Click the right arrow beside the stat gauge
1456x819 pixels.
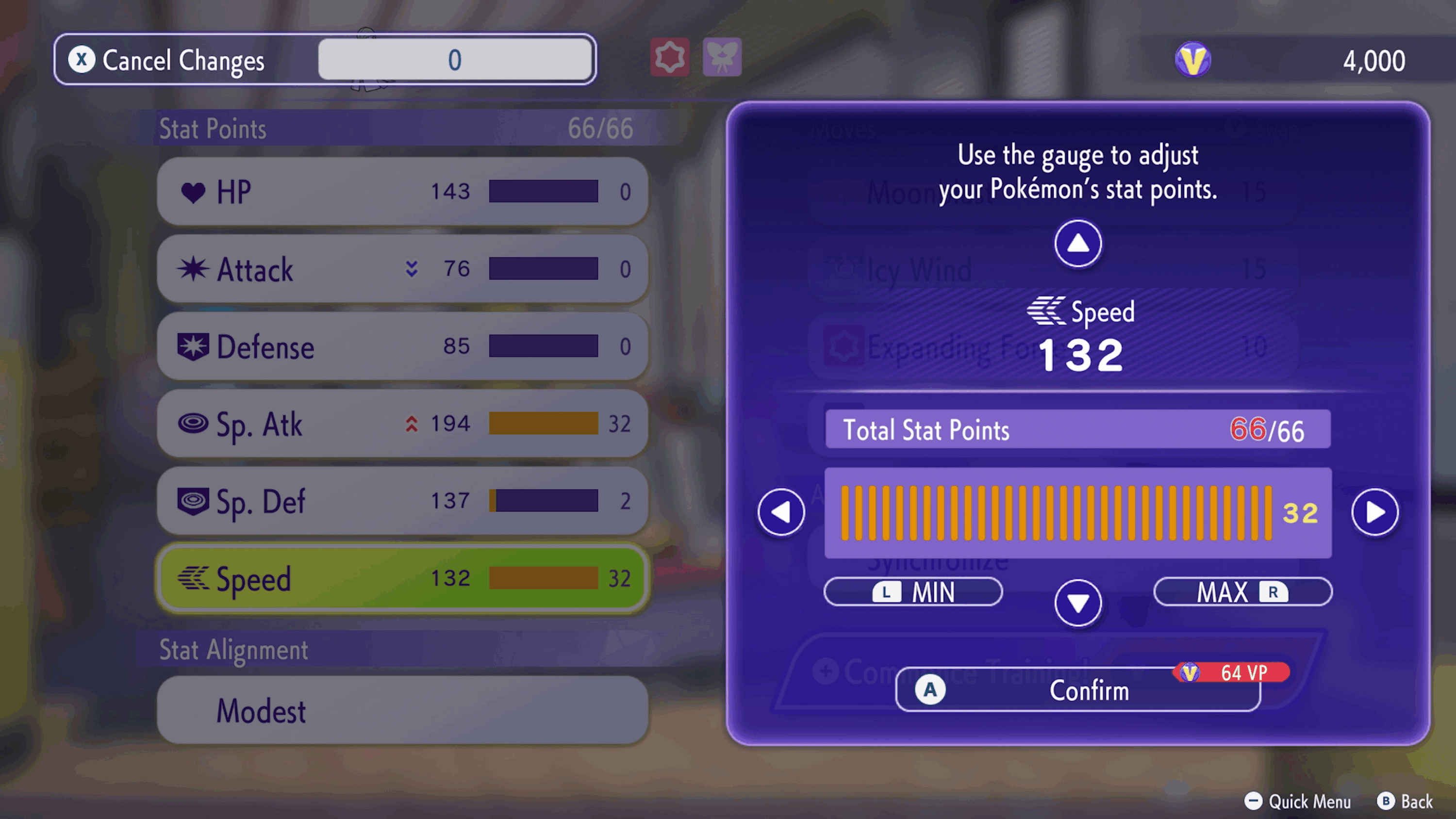pos(1375,512)
